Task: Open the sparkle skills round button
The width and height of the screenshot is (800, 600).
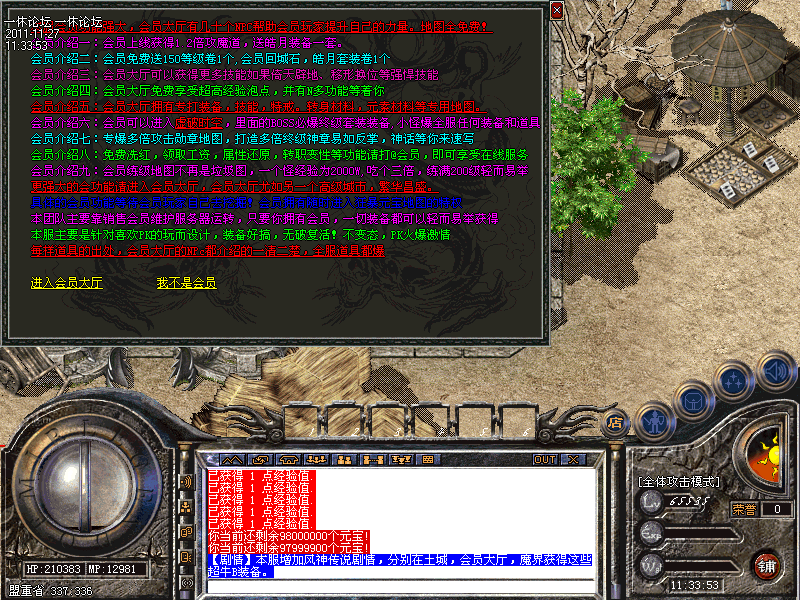Action: [x=733, y=381]
